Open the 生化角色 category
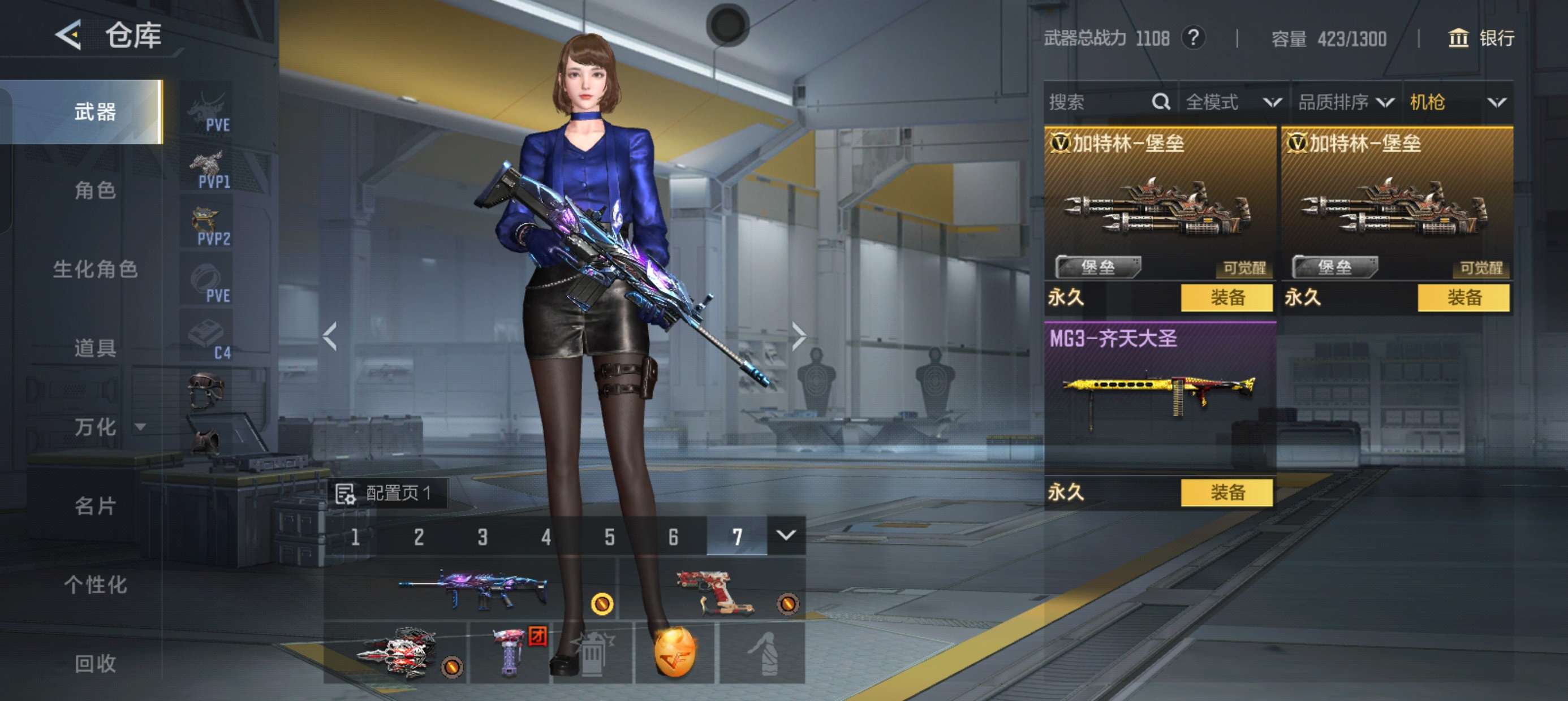 (95, 269)
